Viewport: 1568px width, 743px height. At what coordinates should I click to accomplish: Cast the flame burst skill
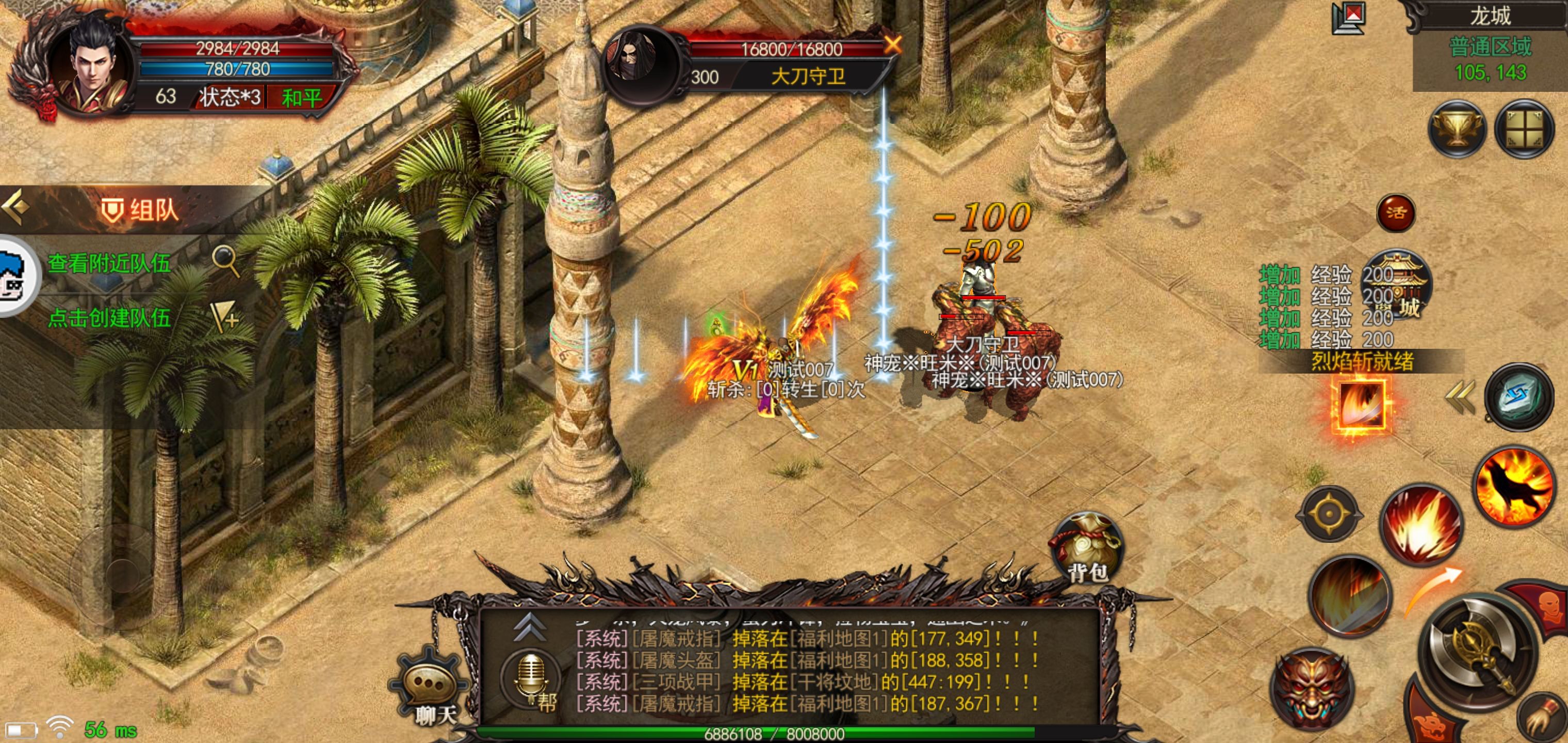click(1420, 526)
